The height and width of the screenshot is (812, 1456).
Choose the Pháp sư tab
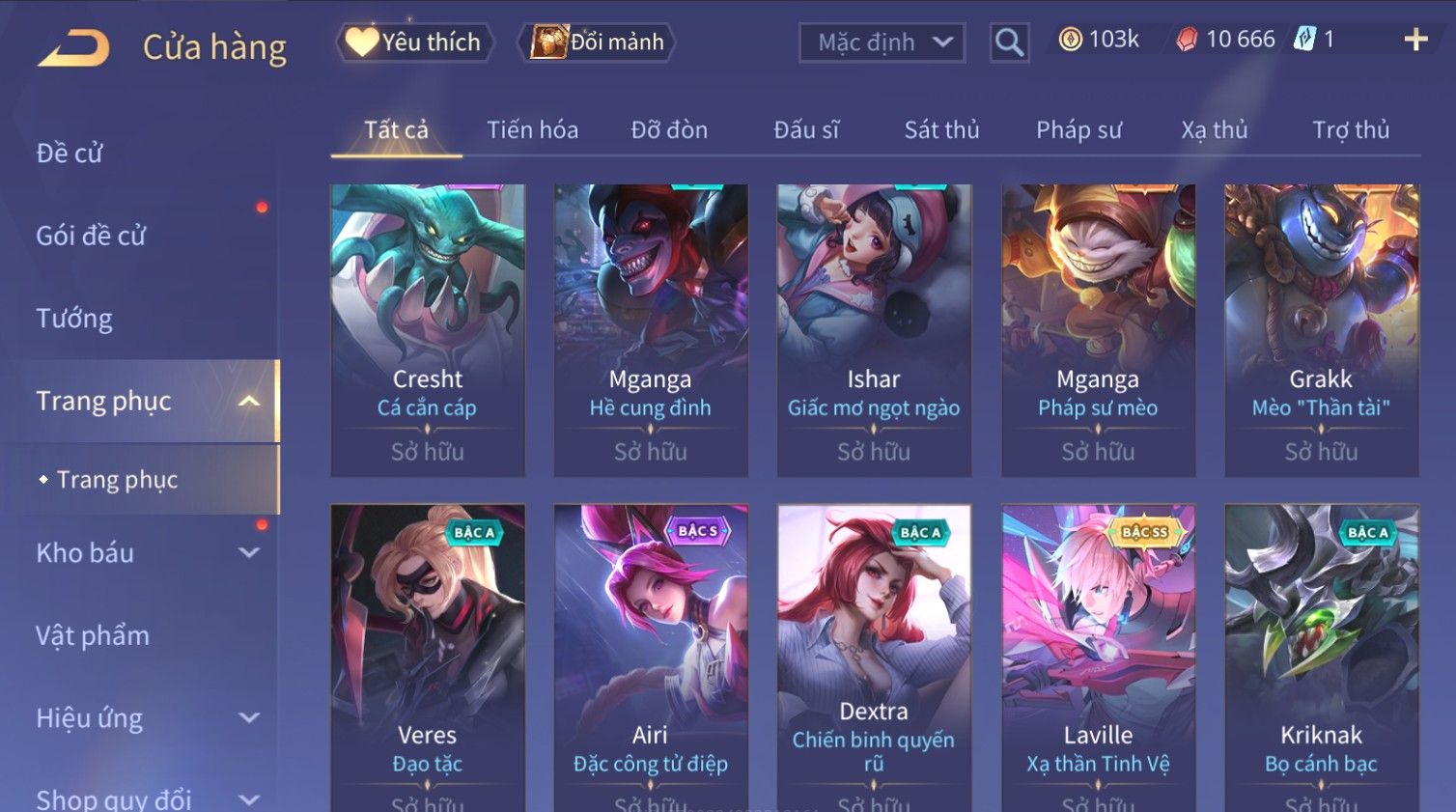tap(1078, 130)
